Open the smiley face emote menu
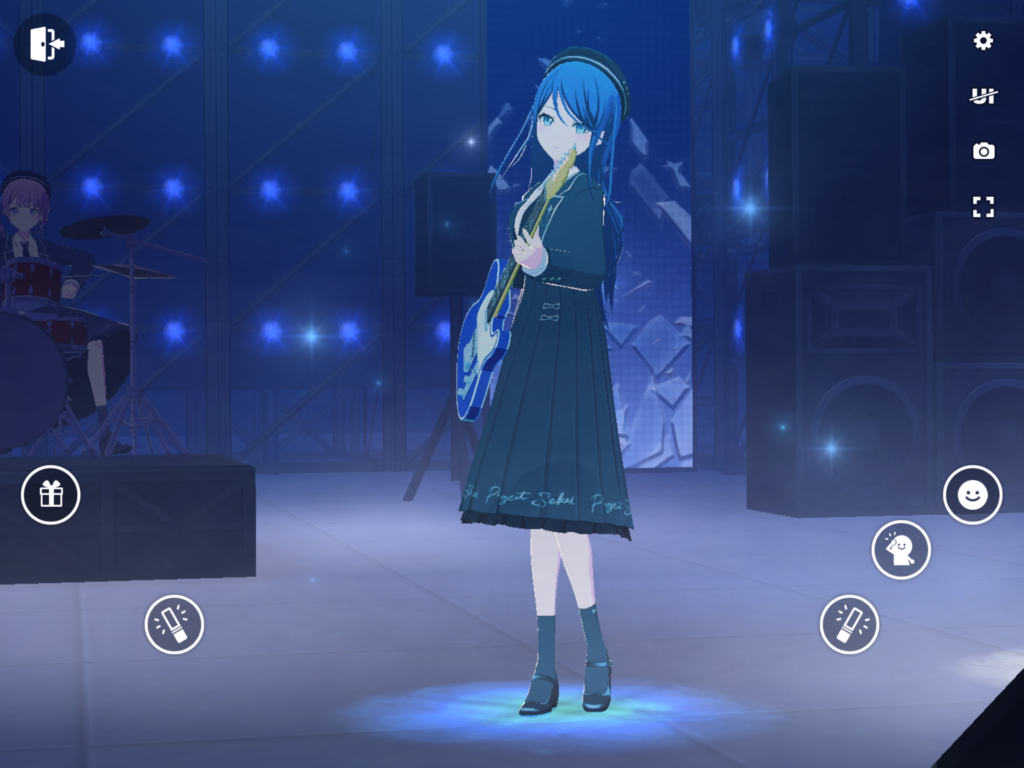This screenshot has width=1024, height=768. (972, 494)
